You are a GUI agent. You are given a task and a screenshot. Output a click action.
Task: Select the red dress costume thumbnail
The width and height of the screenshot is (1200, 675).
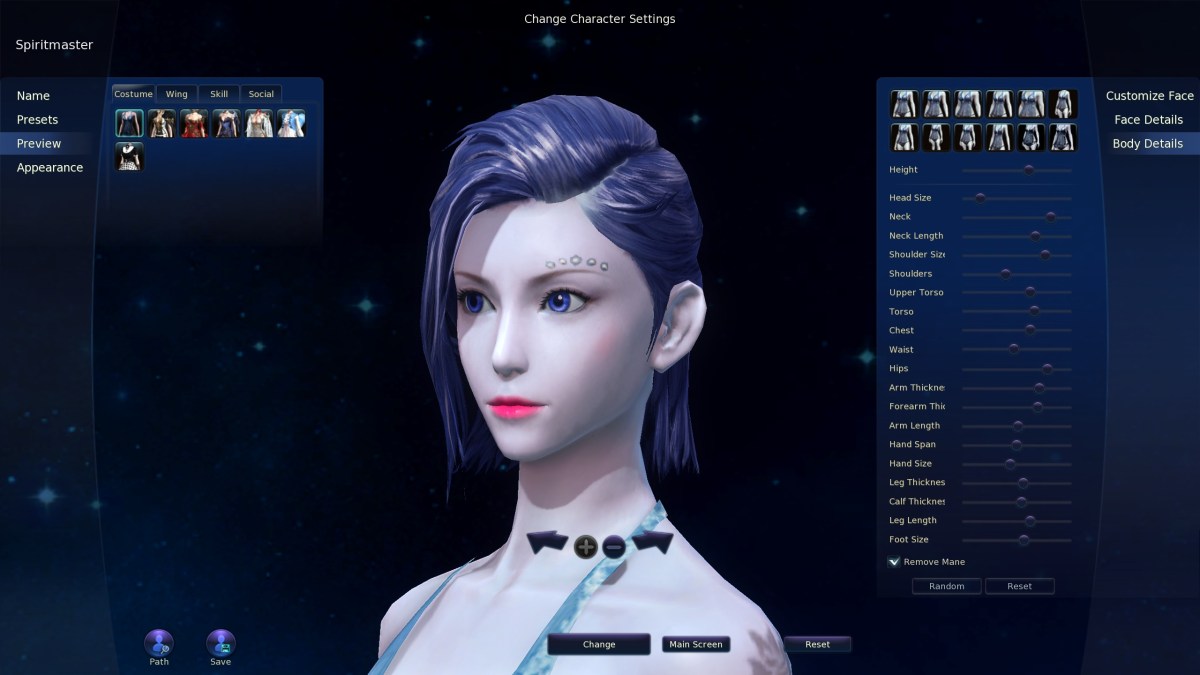[194, 123]
